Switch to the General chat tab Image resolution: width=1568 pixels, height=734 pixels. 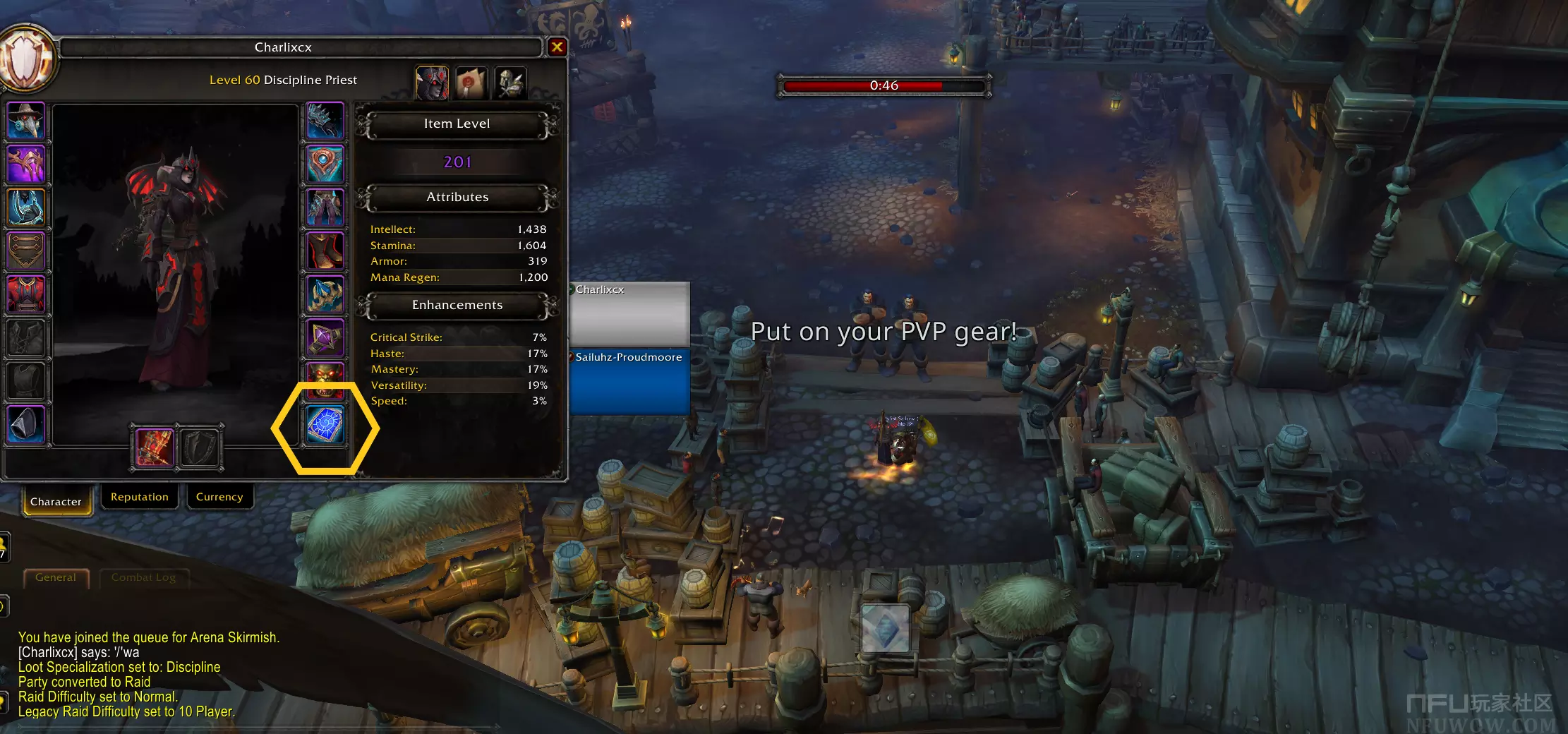pyautogui.click(x=56, y=577)
